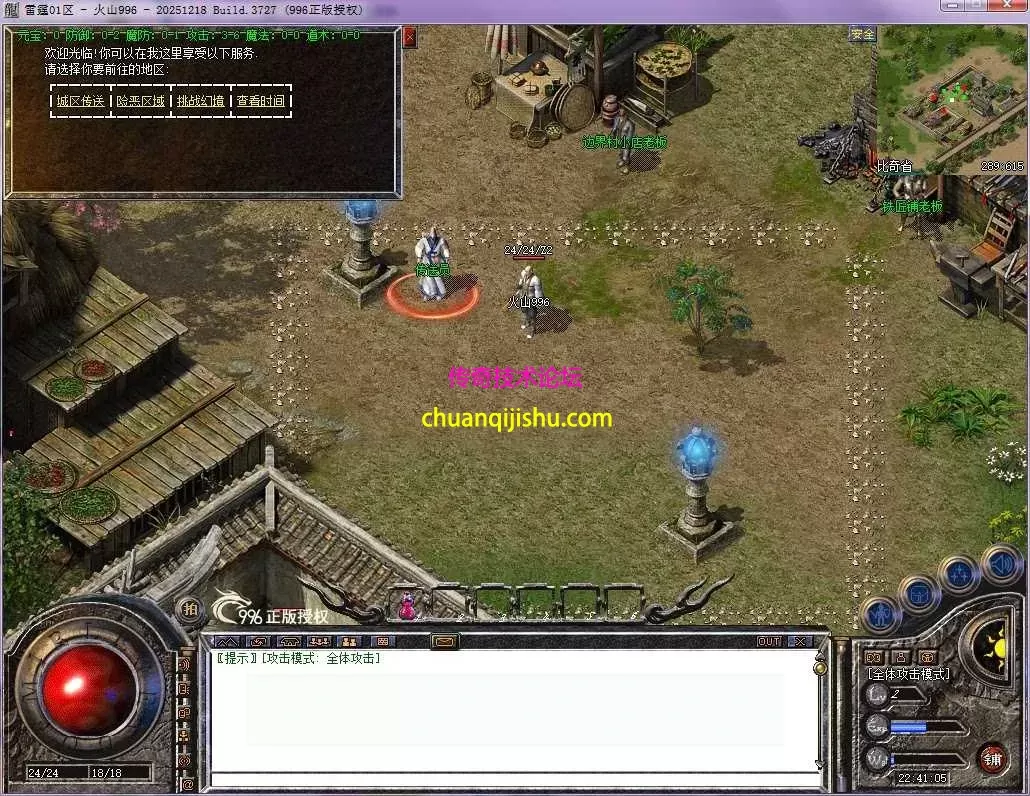Open the skills sparkle round button
The width and height of the screenshot is (1030, 796).
(x=959, y=575)
